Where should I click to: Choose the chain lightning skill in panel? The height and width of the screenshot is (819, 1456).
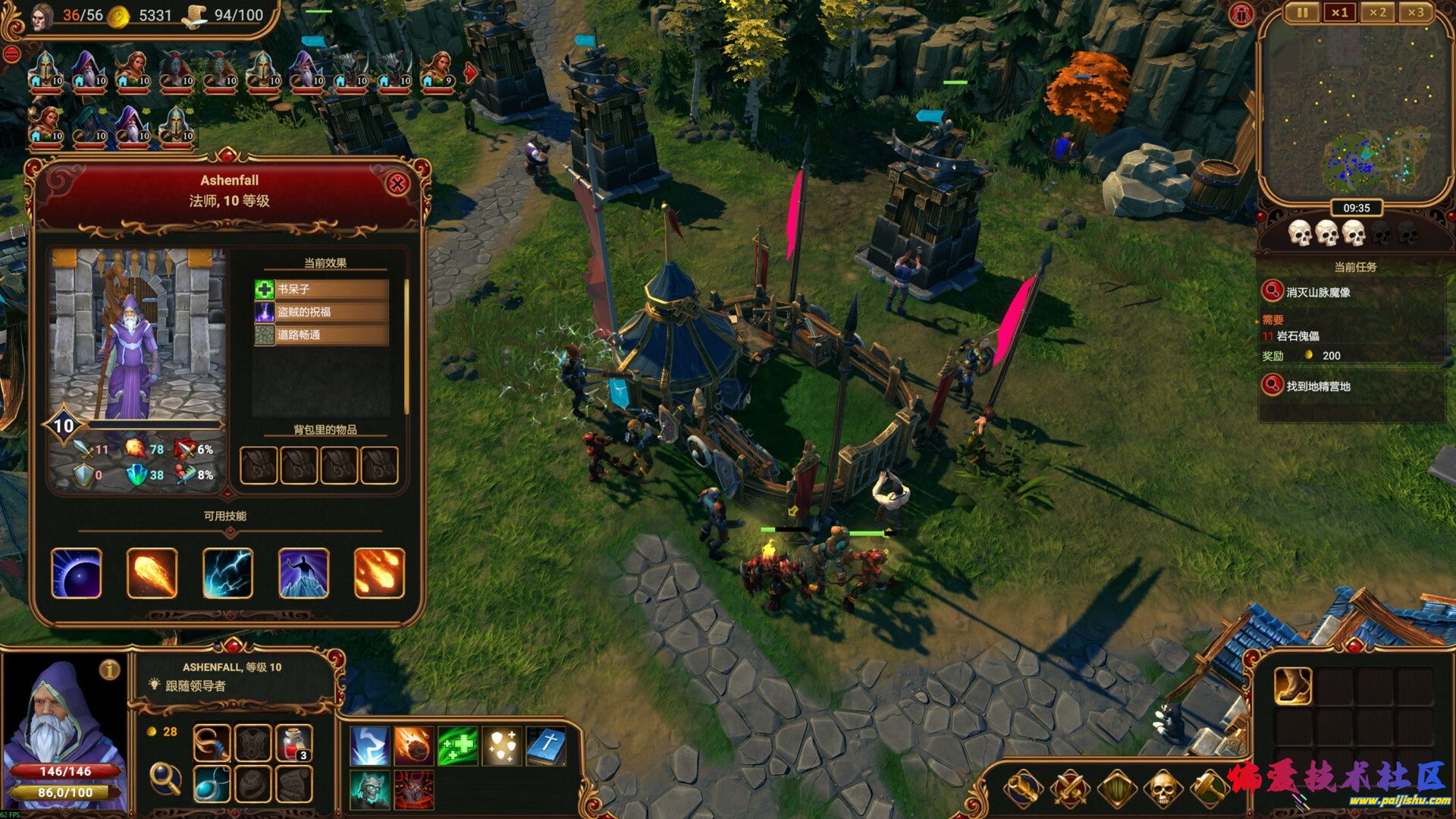pos(227,573)
